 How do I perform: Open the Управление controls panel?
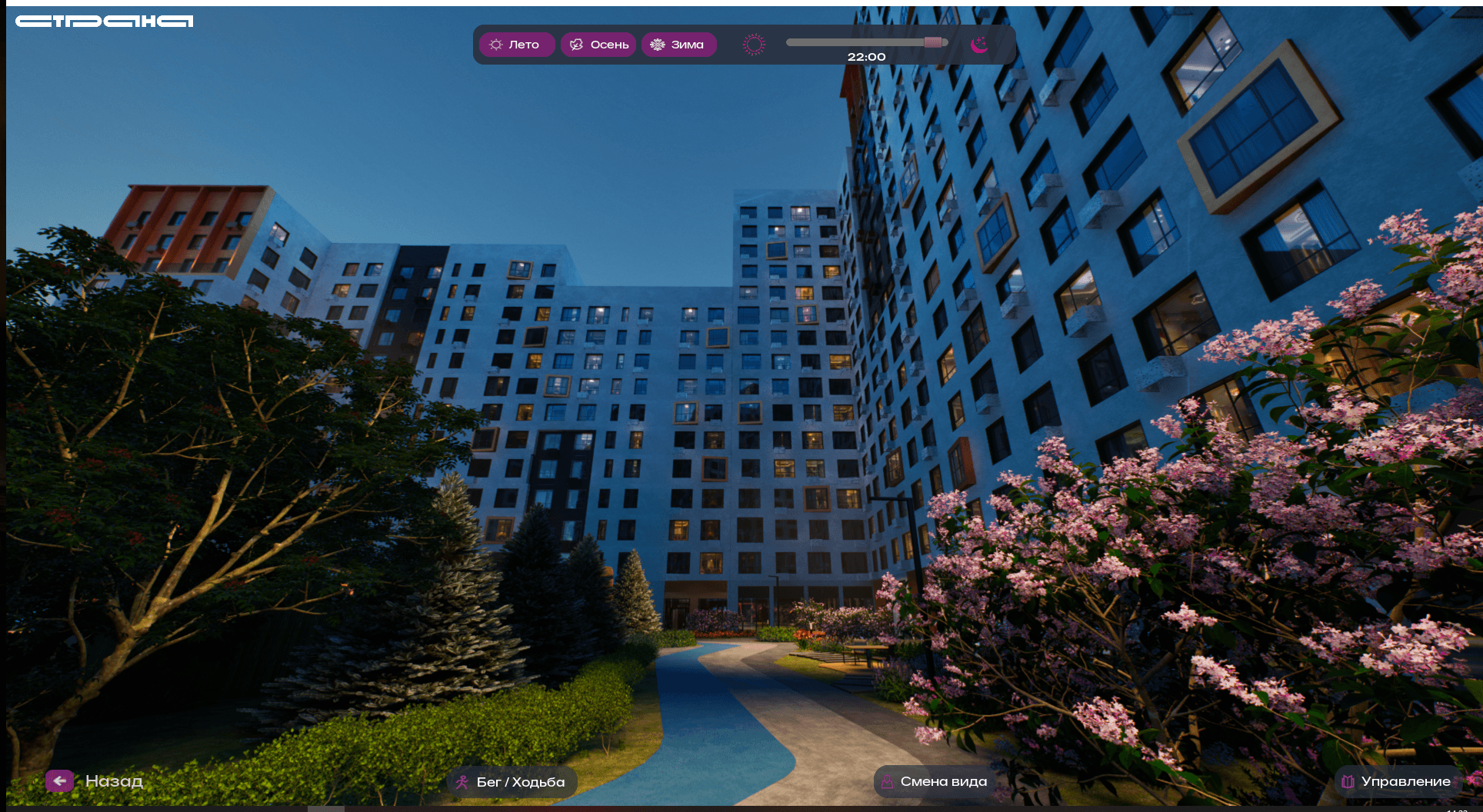[x=1397, y=781]
